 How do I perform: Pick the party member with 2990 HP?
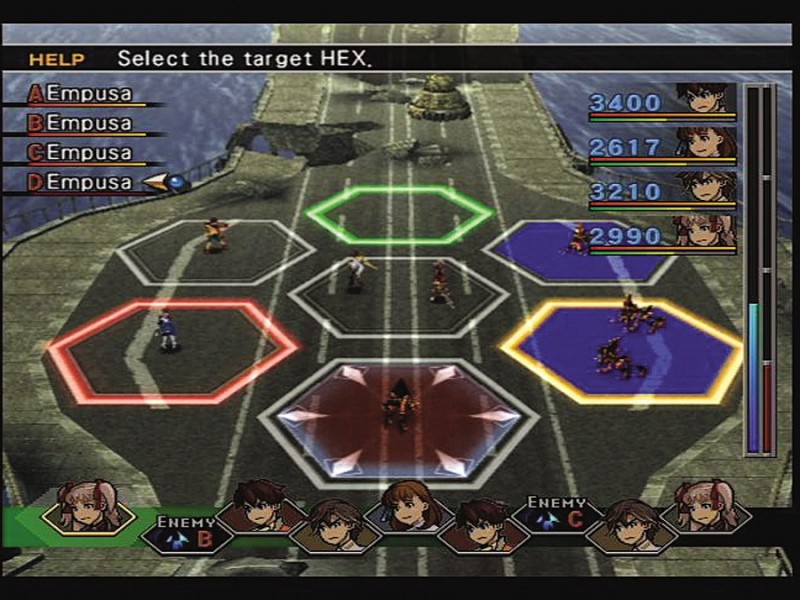pos(662,236)
